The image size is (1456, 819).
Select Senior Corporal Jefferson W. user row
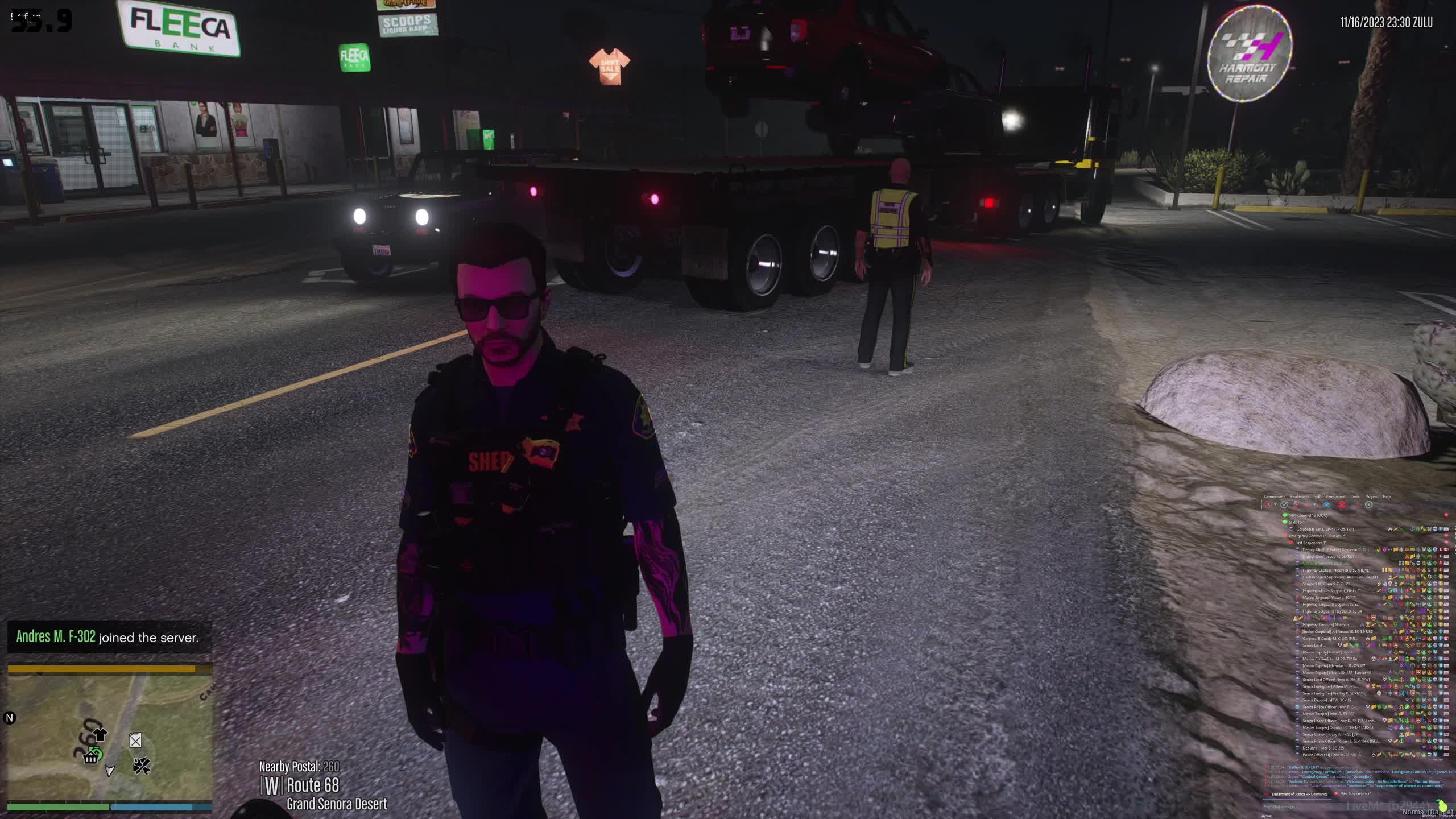point(1337,631)
